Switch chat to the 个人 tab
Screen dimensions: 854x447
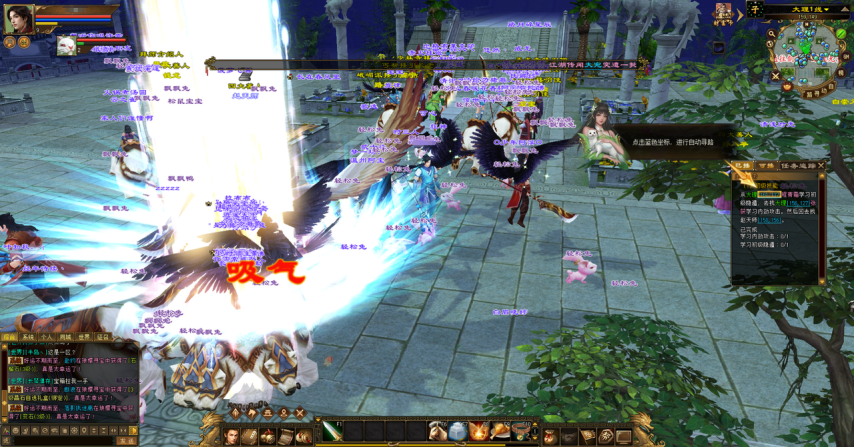(x=47, y=337)
